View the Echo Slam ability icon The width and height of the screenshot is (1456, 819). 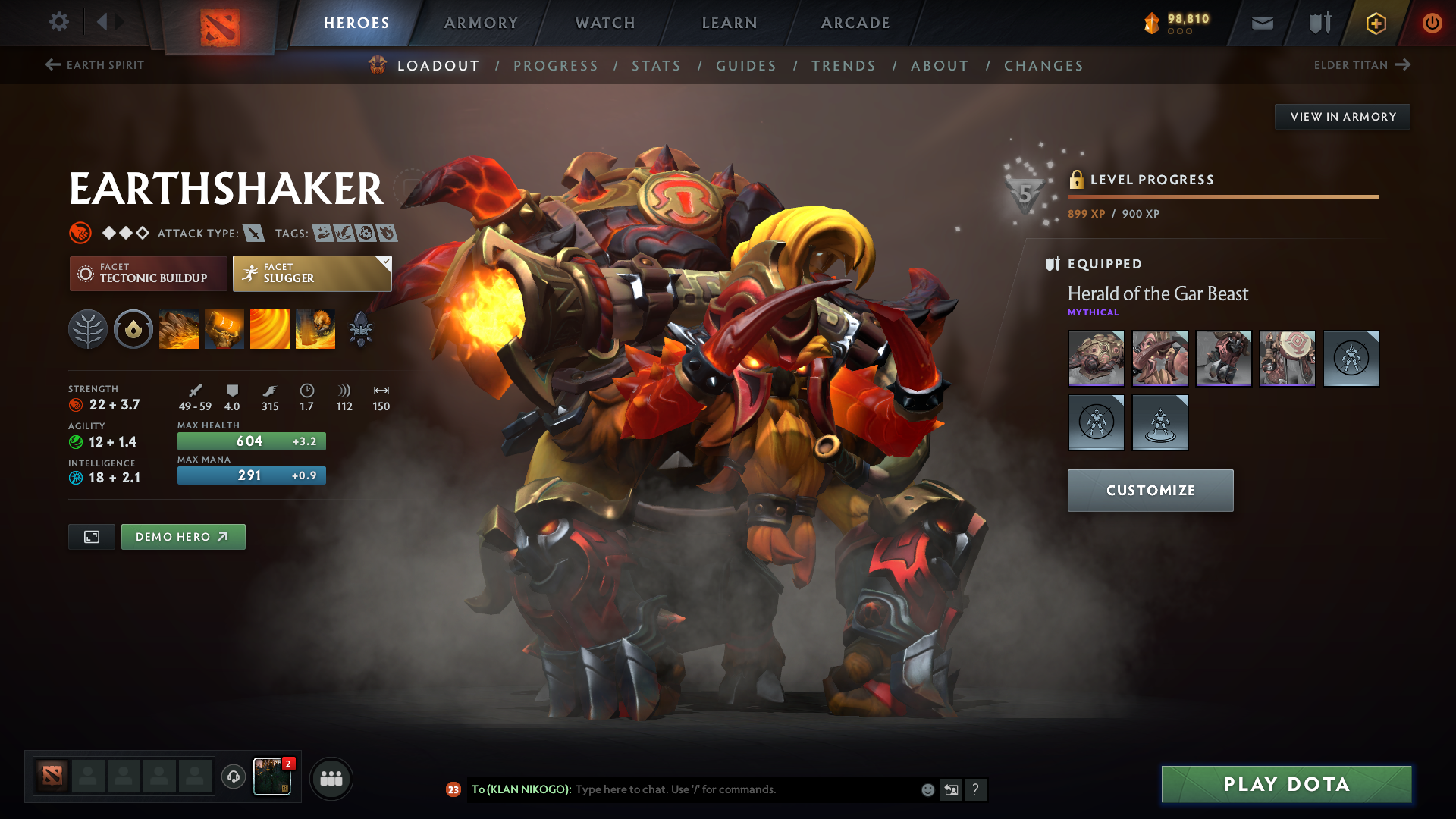[x=315, y=328]
